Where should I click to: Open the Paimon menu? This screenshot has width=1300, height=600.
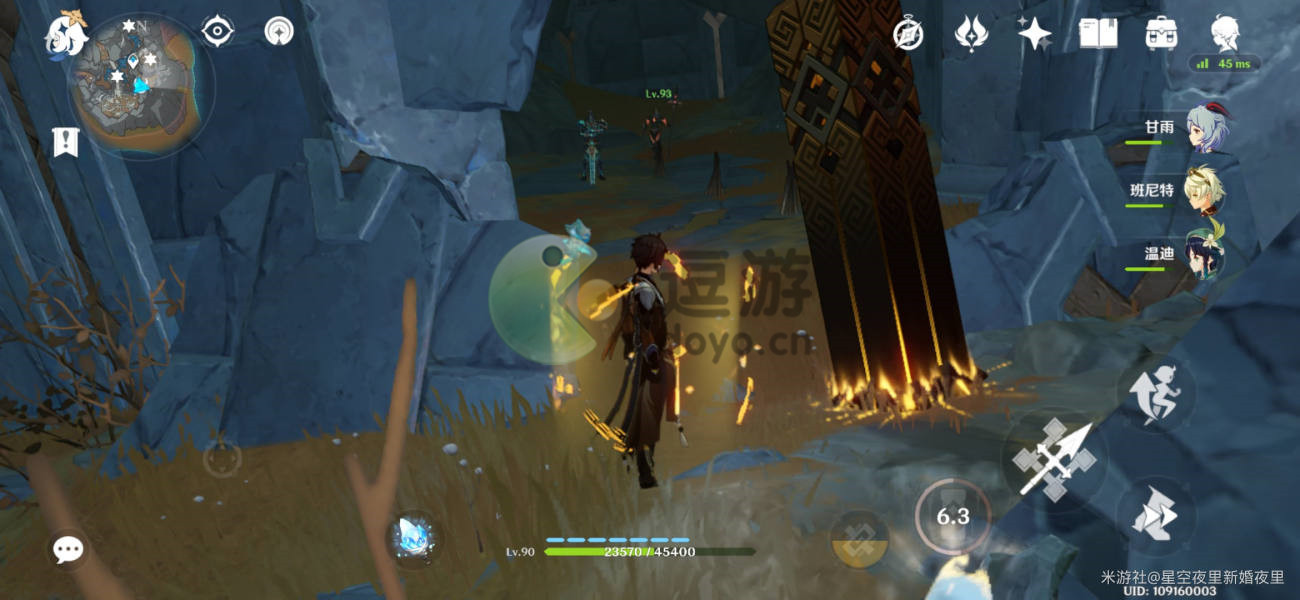[x=65, y=35]
